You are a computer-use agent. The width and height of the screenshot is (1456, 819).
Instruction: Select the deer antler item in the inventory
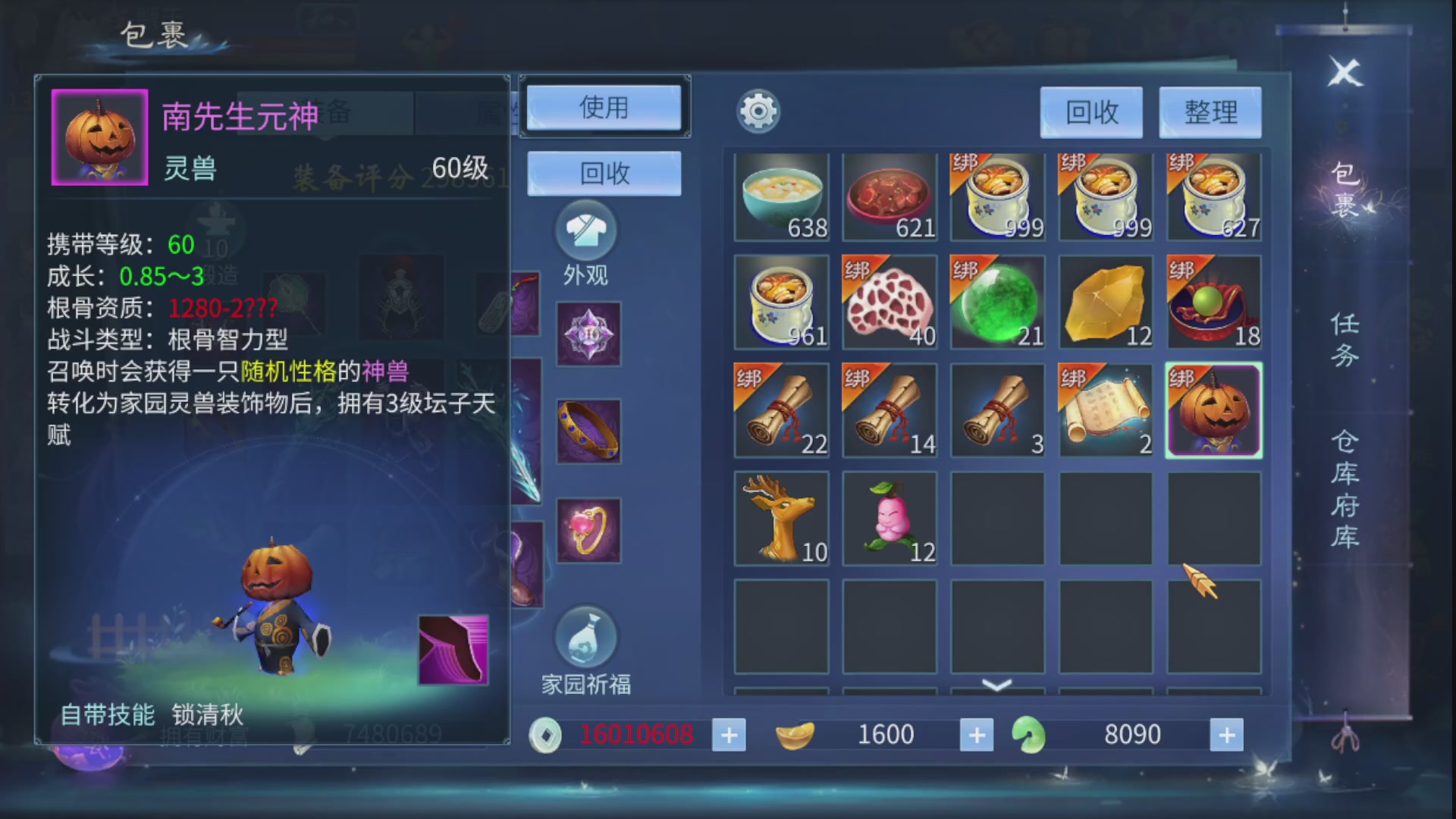click(x=781, y=517)
